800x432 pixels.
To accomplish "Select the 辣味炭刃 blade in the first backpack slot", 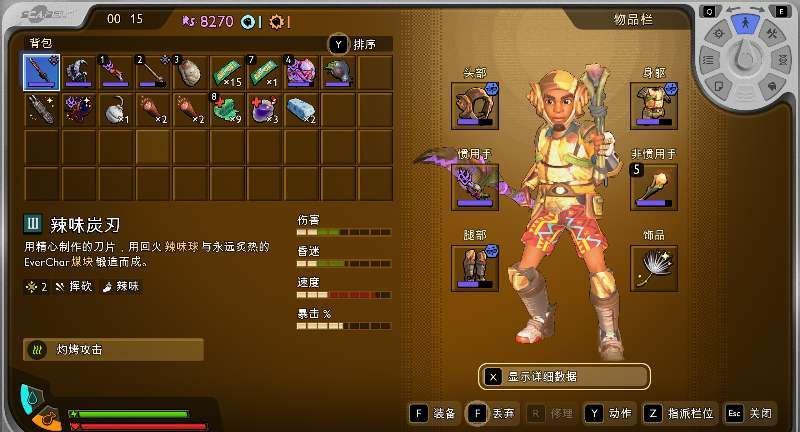I will pos(42,72).
